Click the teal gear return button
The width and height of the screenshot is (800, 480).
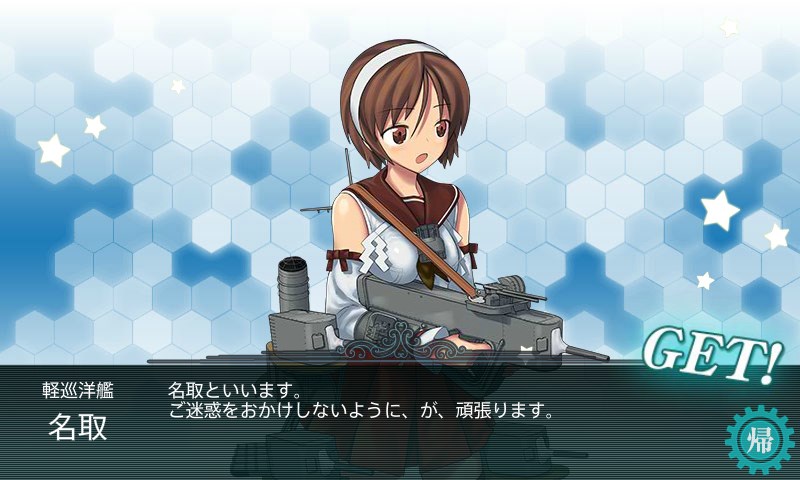point(757,439)
